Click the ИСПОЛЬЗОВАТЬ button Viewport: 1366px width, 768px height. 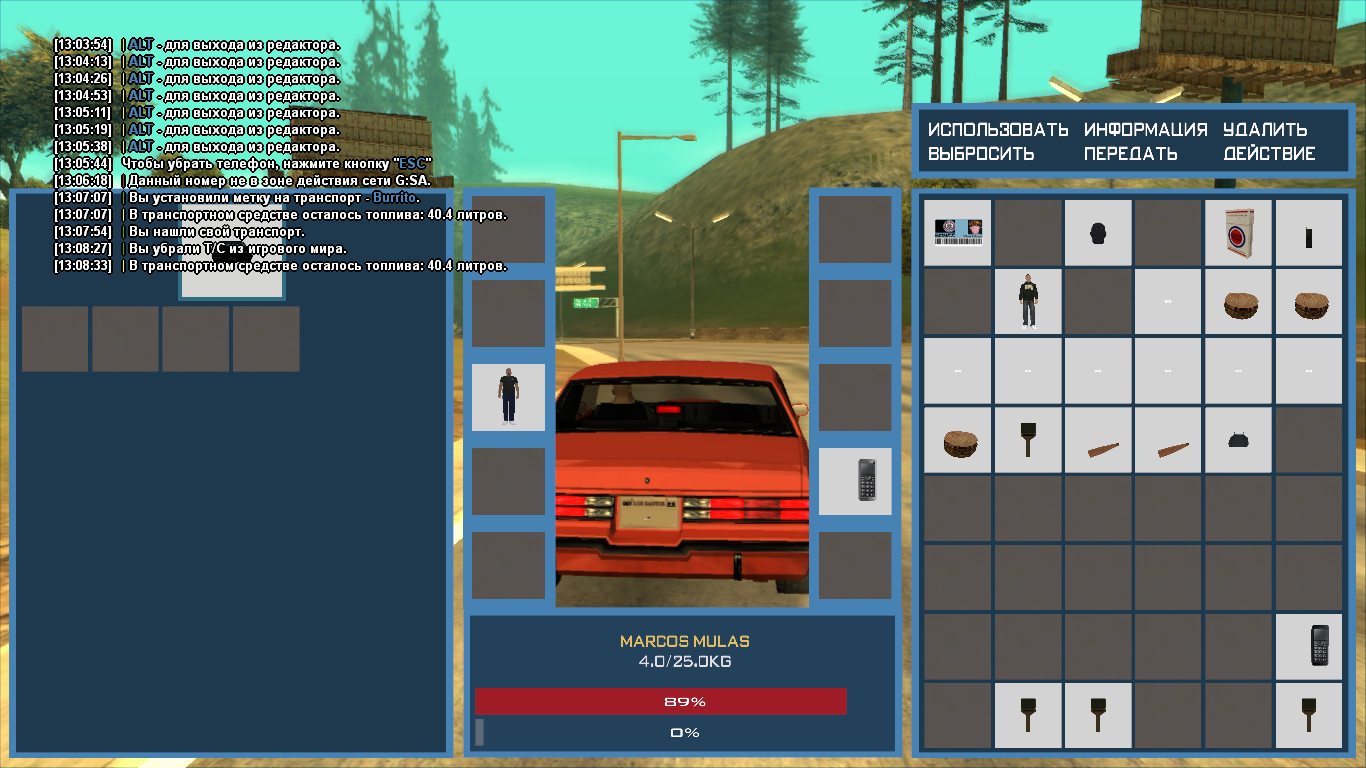coord(997,130)
